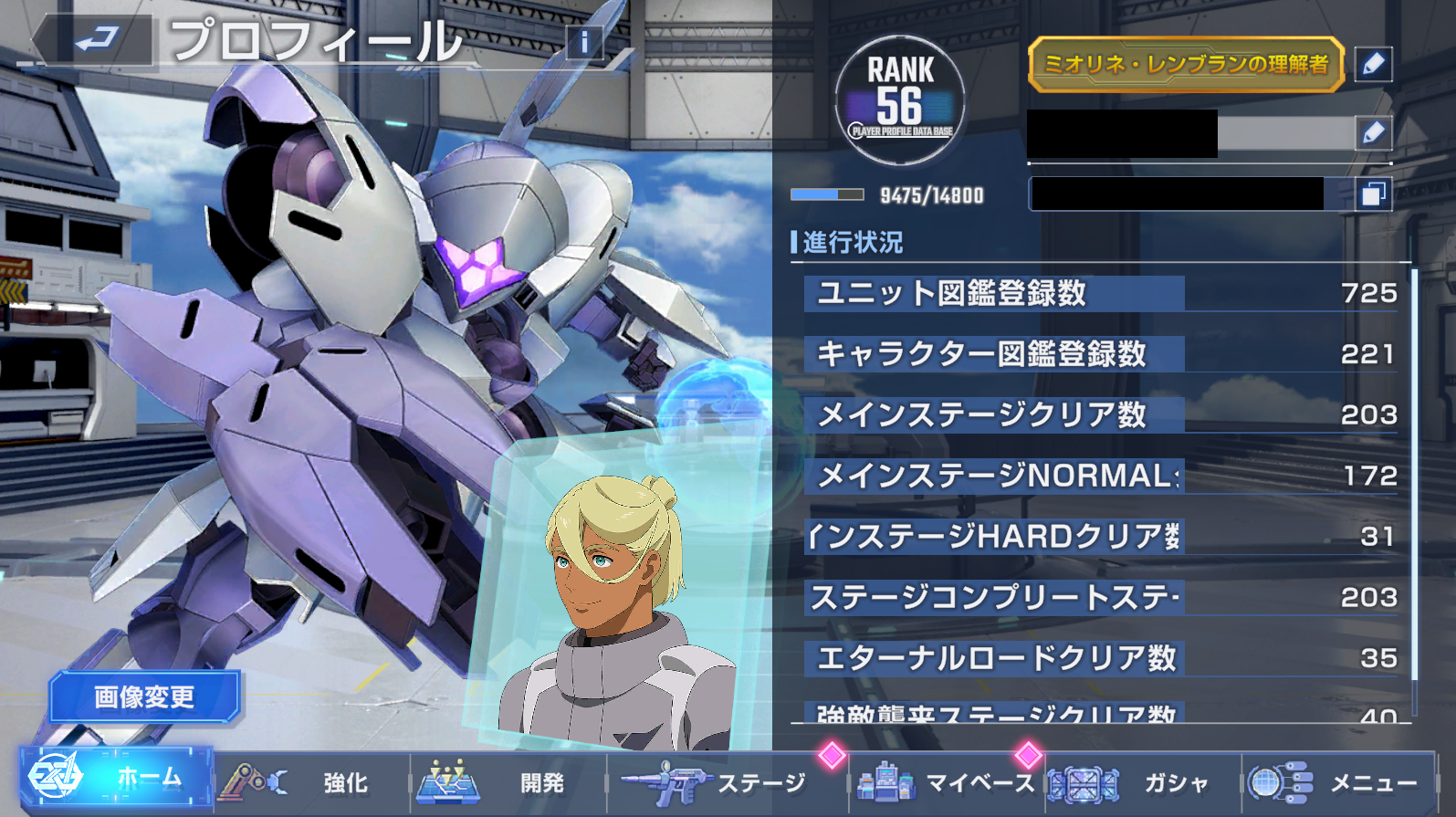Select the エターナルロードクリア数 row
Viewport: 1456px width, 817px height.
point(1099,658)
